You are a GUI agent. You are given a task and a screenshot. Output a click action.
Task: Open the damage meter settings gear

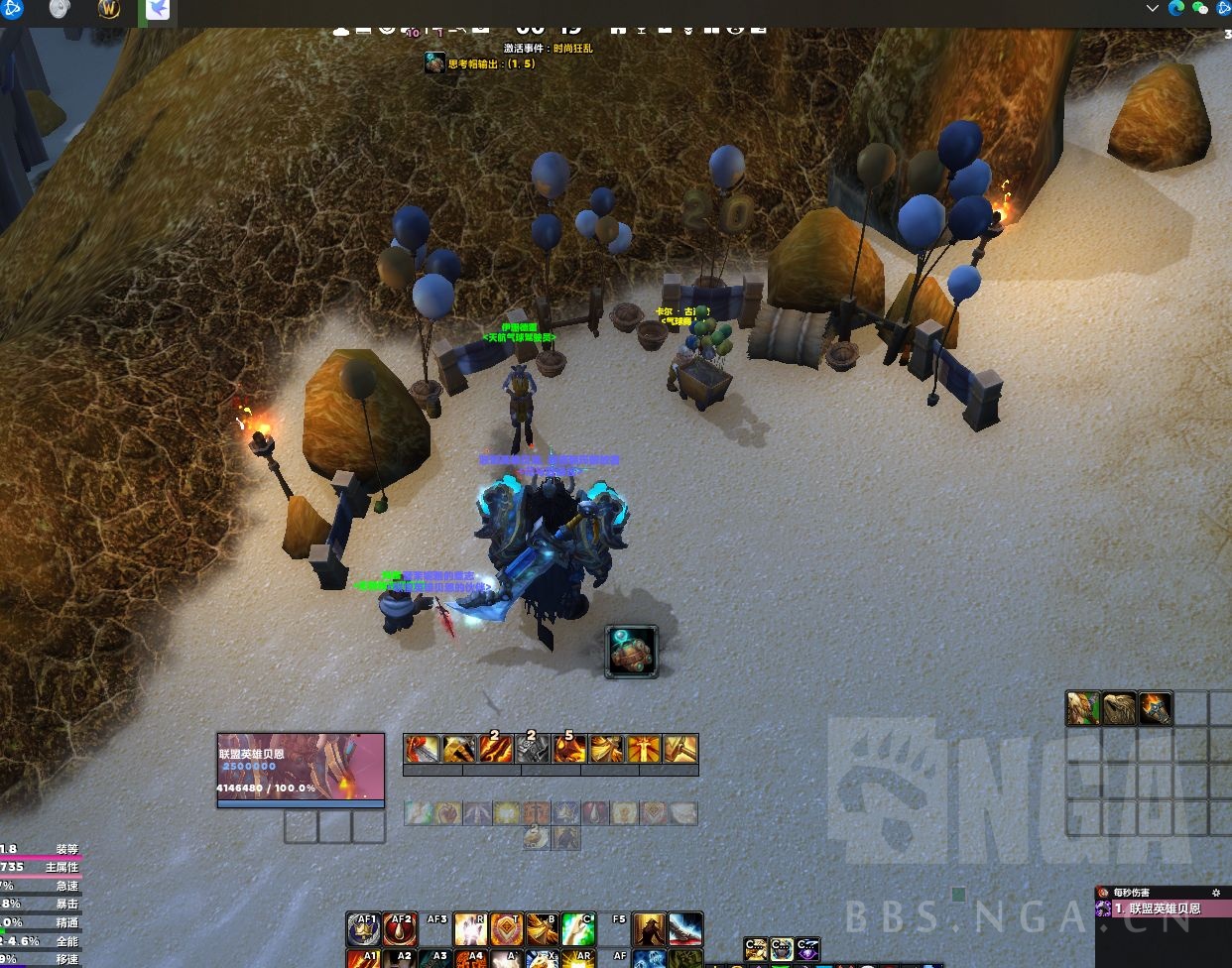tap(1217, 893)
